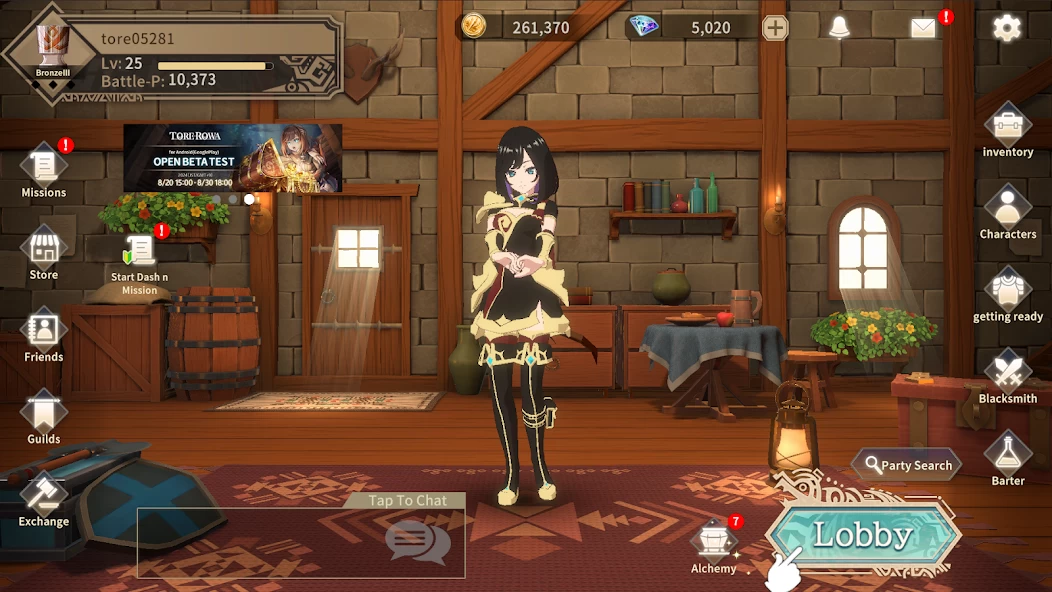
Task: View the Open Beta Test banner
Action: [232, 158]
